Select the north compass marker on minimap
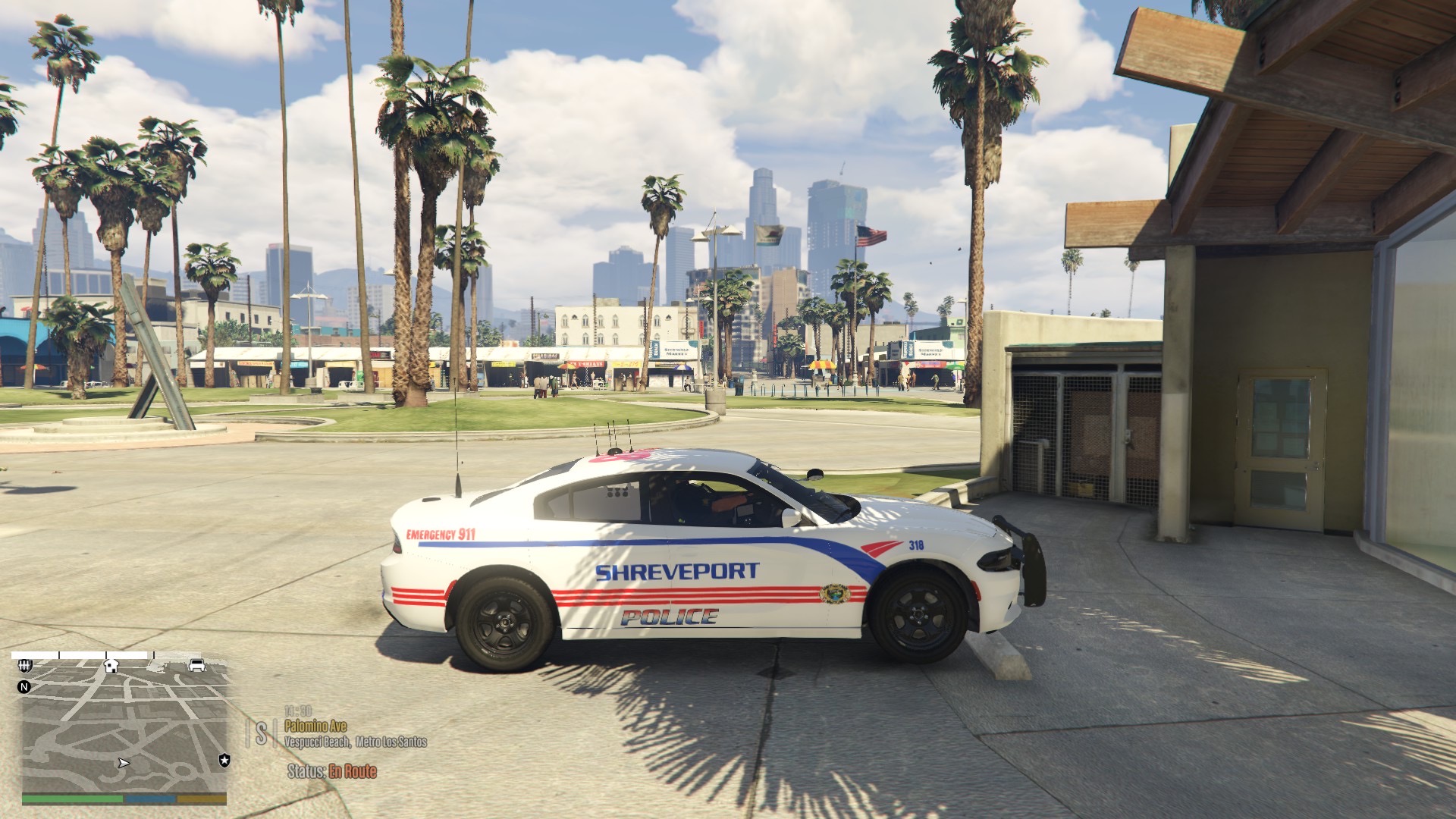 (x=24, y=687)
